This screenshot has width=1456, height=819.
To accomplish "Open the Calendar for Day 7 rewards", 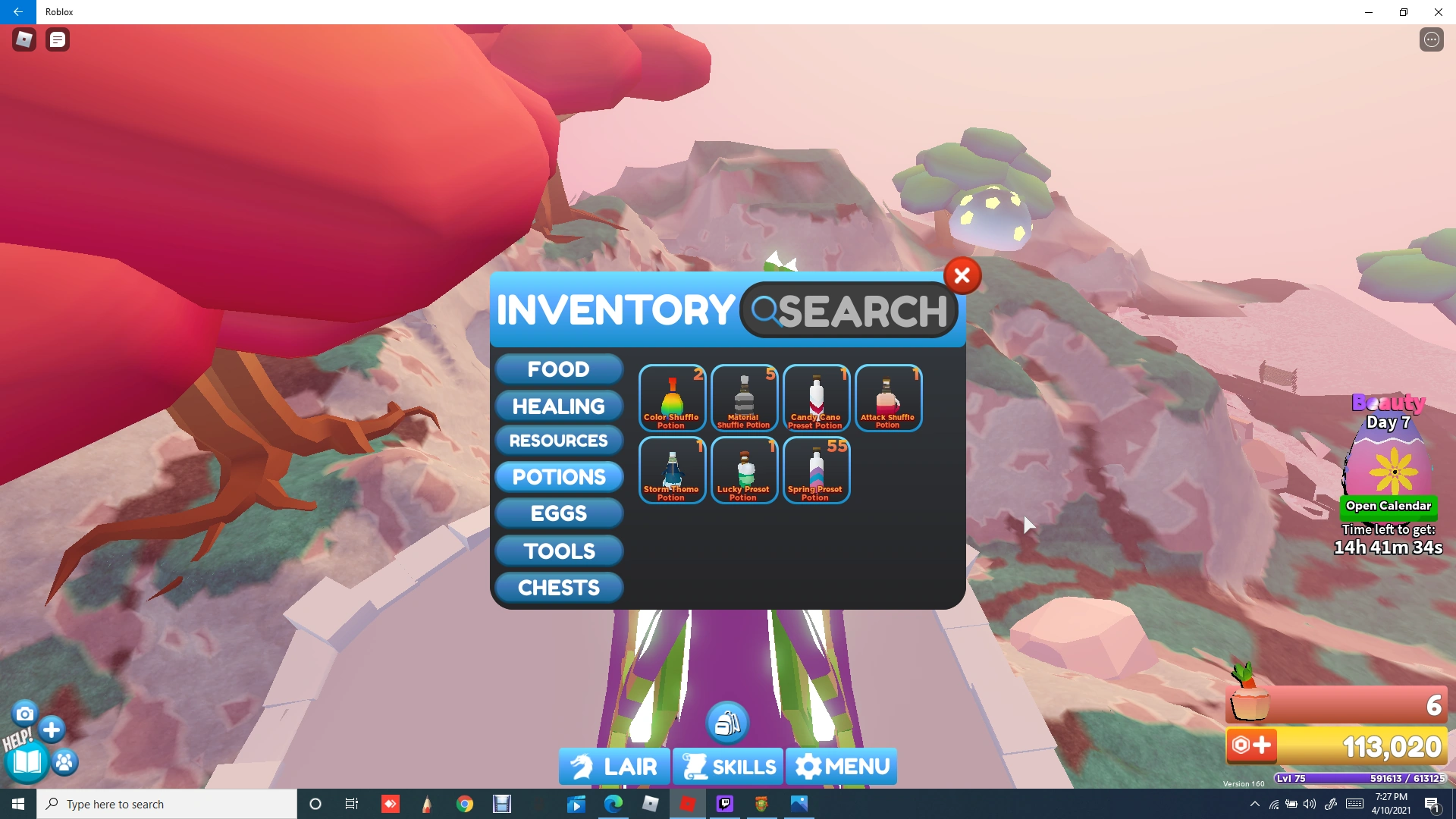I will 1388,506.
